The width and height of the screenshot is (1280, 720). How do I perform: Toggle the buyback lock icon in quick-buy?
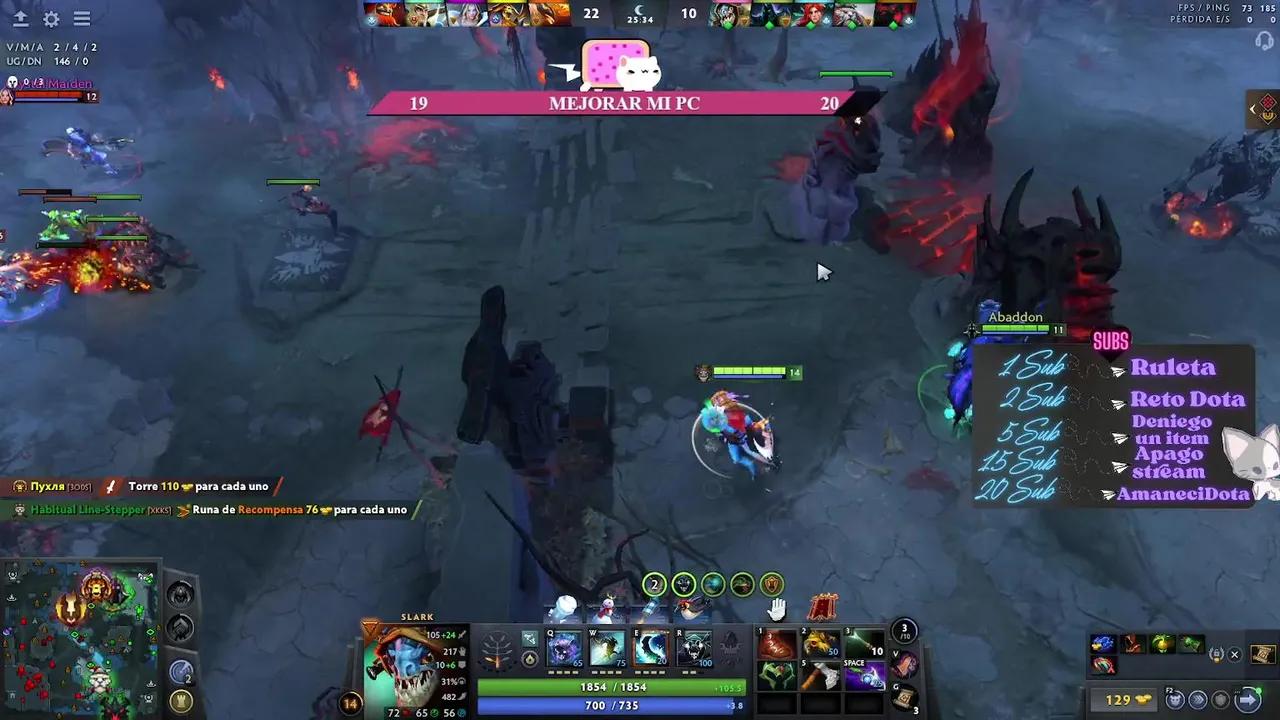[x=1217, y=655]
